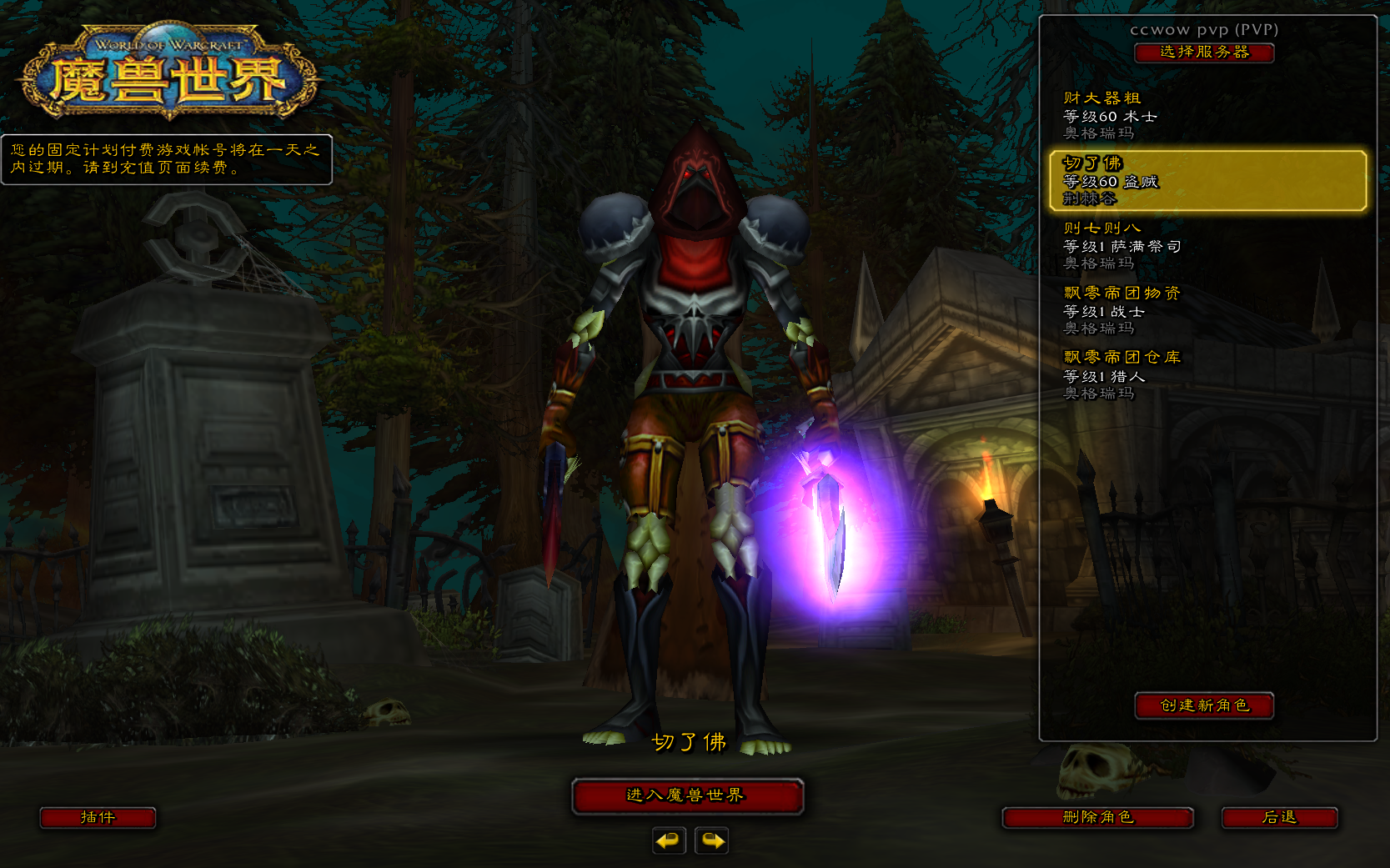
Task: Rotate character with the left arrow button
Action: point(669,840)
